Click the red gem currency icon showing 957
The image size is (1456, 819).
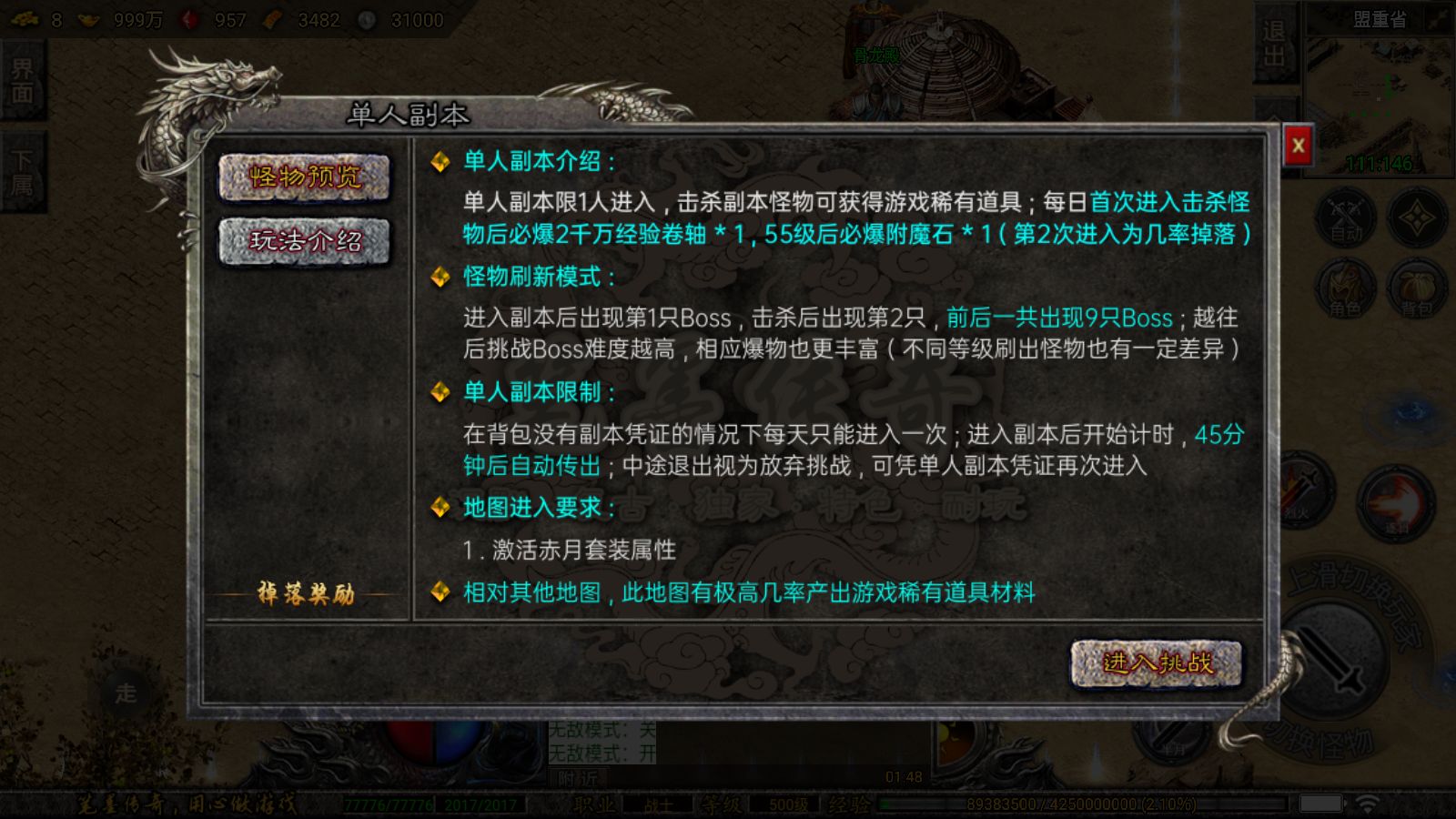pos(189,19)
